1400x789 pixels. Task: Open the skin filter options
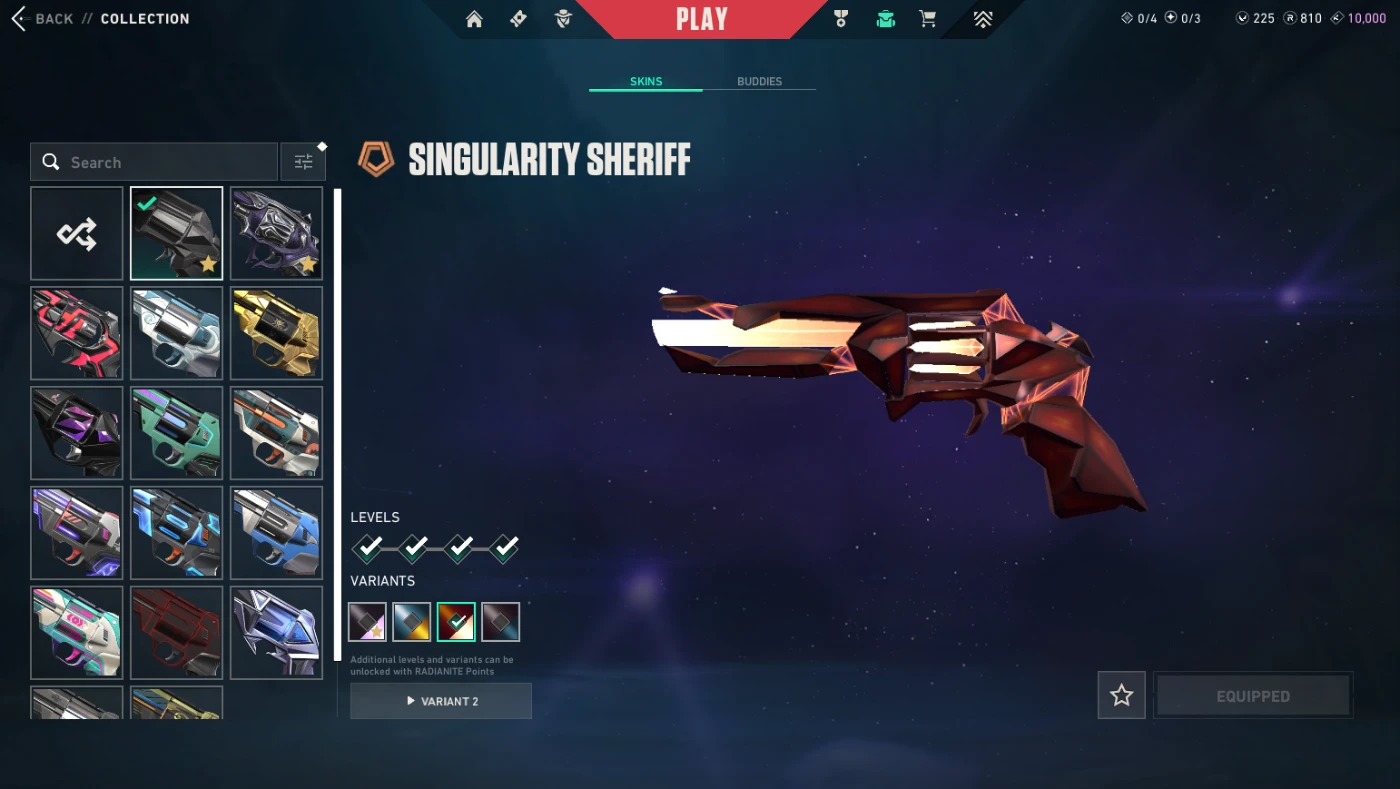[303, 162]
